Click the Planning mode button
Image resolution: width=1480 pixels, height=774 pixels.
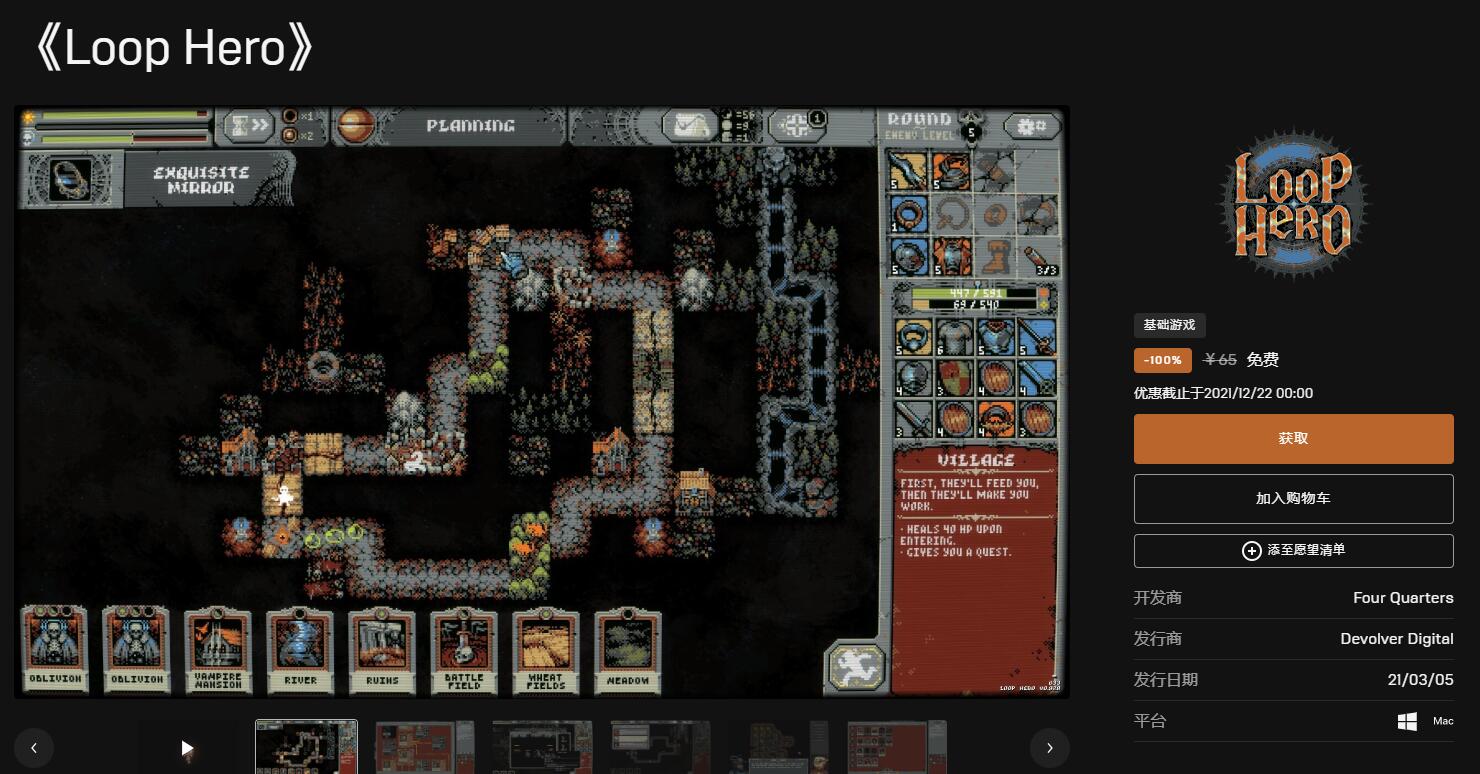click(x=470, y=126)
